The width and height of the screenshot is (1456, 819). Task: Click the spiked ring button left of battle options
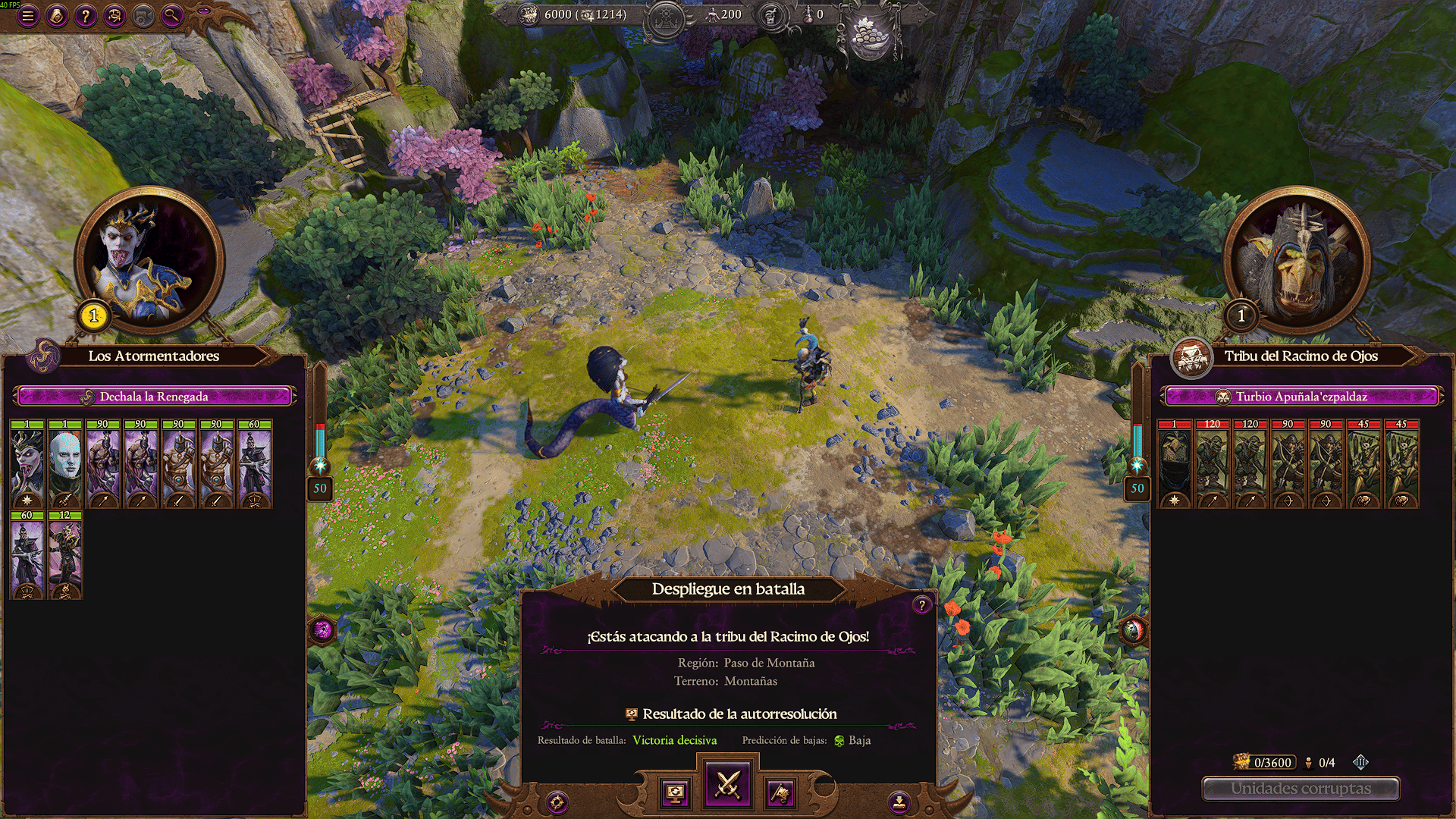click(x=557, y=802)
